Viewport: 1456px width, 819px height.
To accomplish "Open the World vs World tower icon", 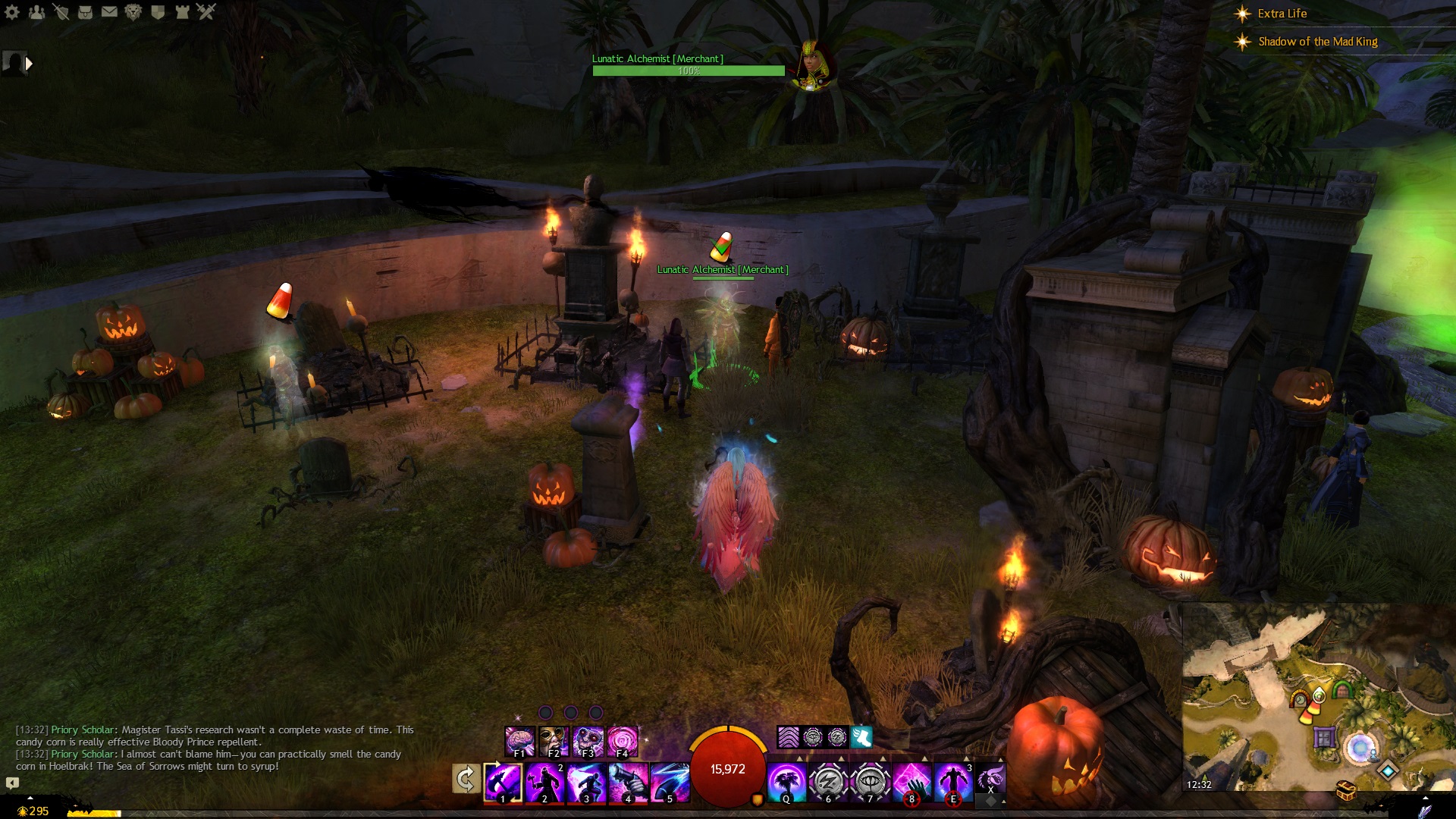I will (182, 12).
